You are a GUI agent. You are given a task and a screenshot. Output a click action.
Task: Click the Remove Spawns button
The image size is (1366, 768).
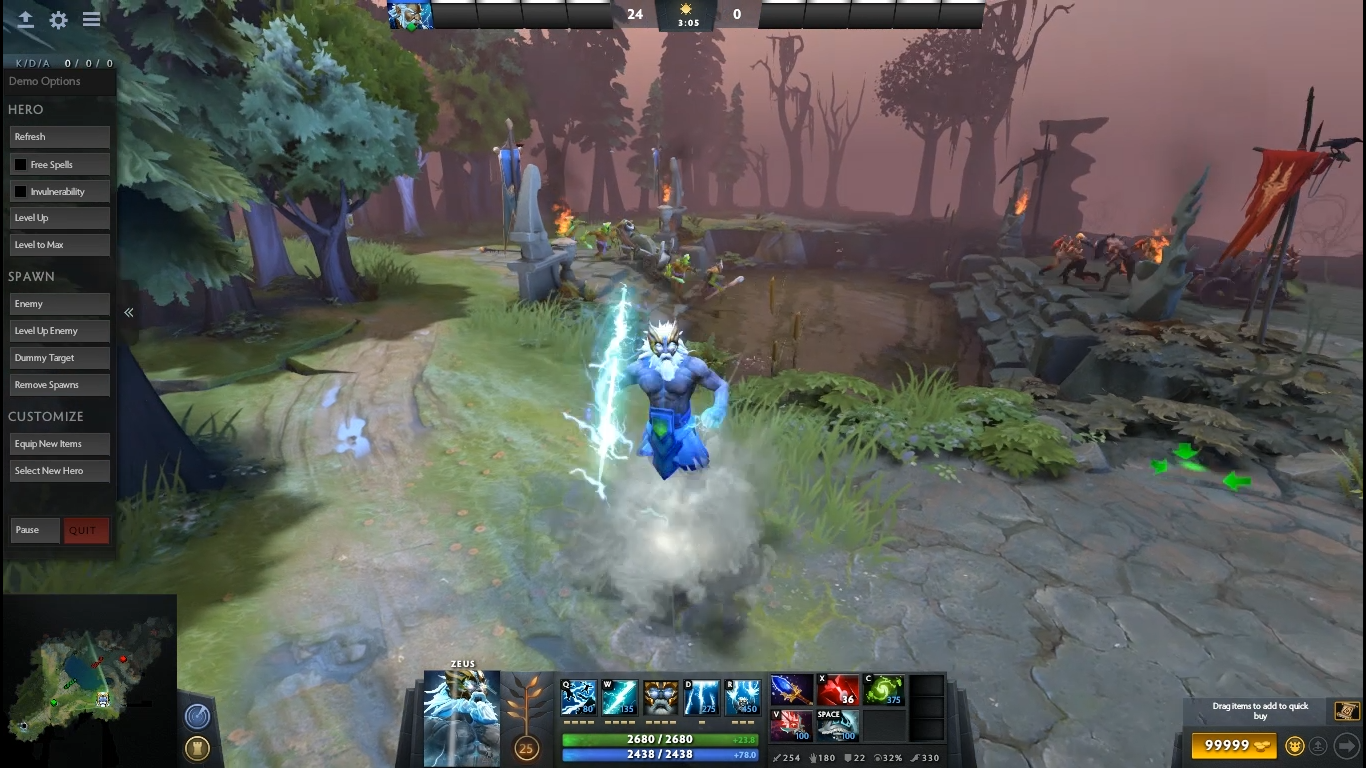[x=59, y=385]
